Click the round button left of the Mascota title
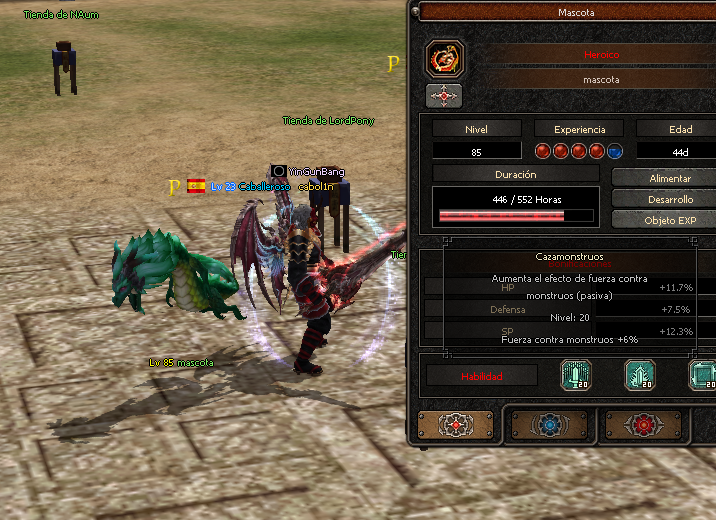This screenshot has width=716, height=520. [415, 11]
